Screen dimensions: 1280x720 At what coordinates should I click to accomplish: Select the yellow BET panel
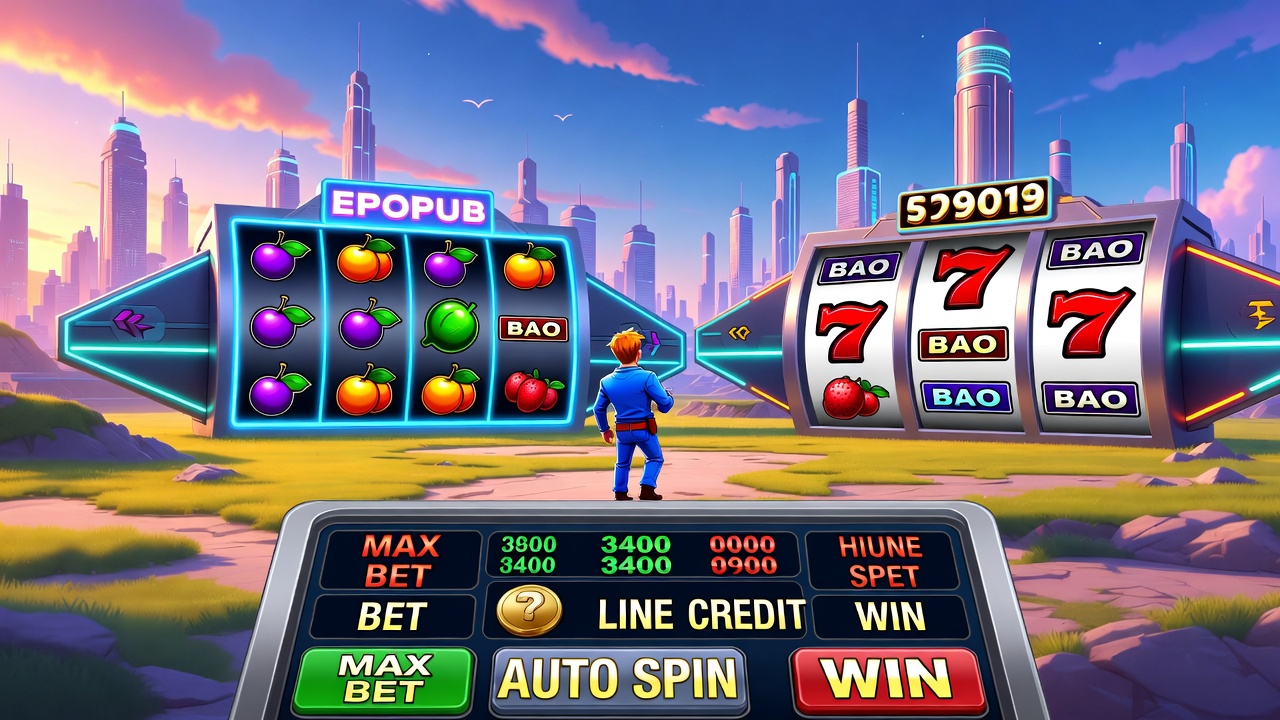pyautogui.click(x=392, y=617)
